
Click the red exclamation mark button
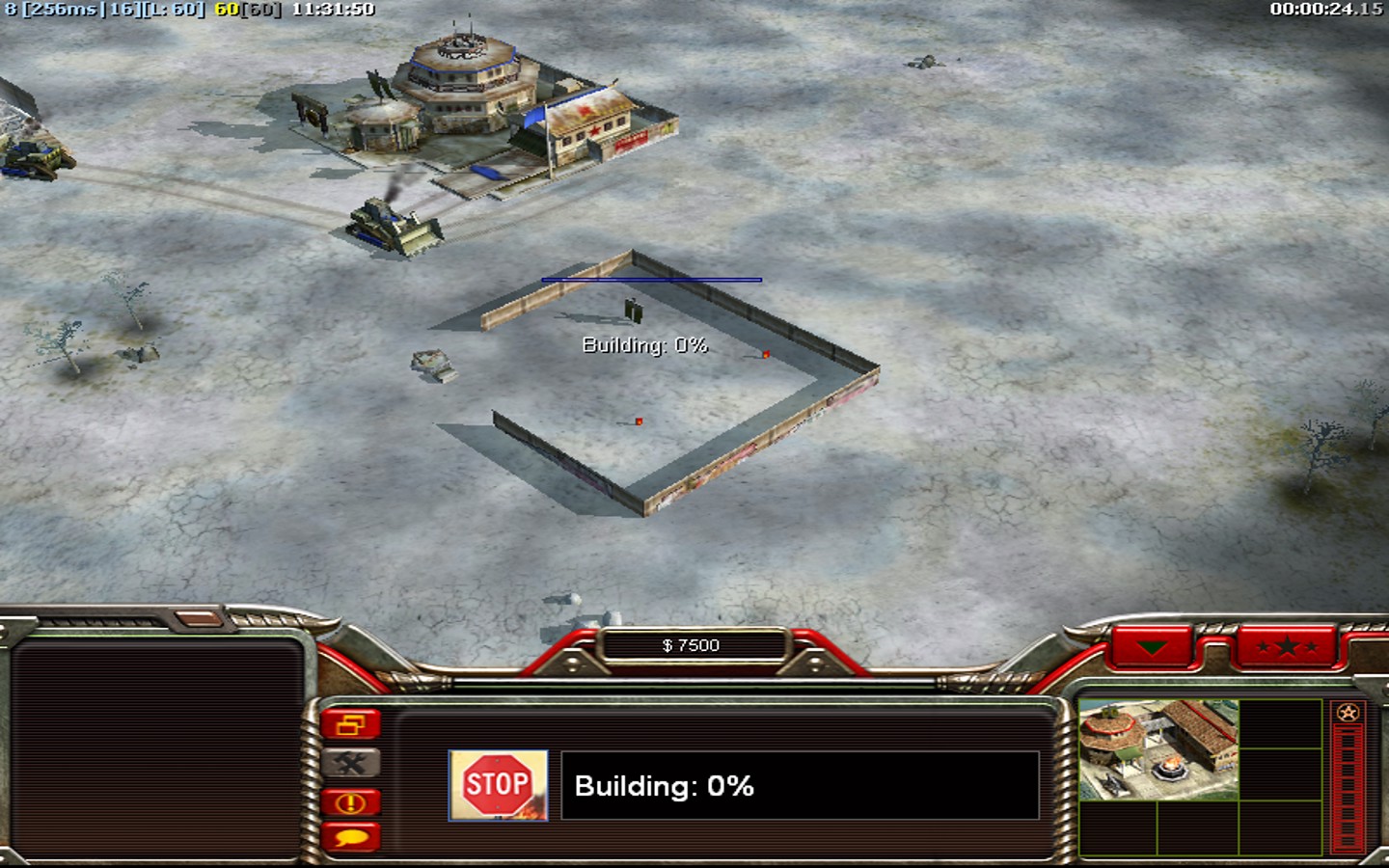351,802
